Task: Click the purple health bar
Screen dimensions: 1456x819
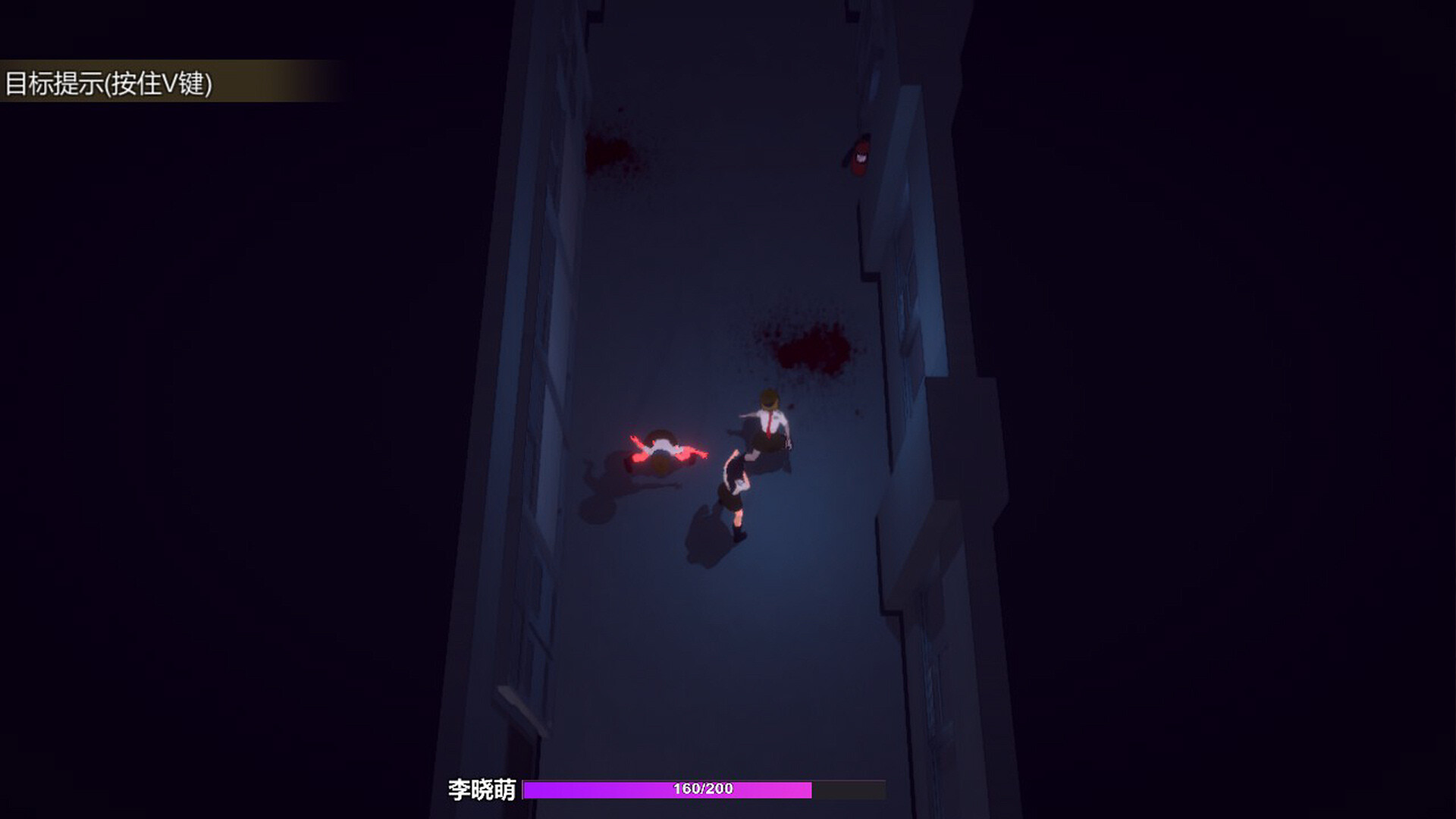Action: [667, 789]
